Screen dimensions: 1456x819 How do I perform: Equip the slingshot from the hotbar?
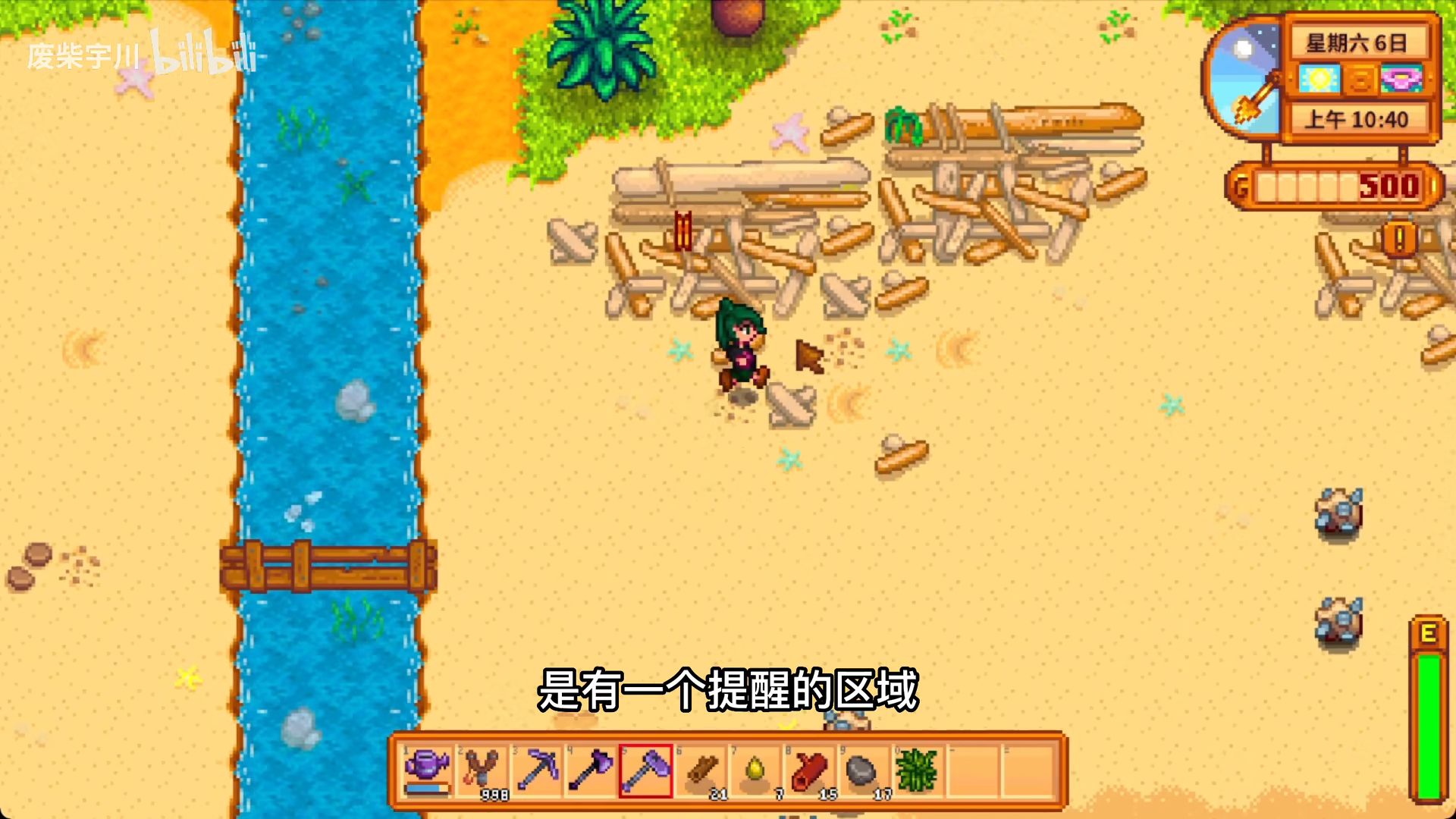(483, 770)
